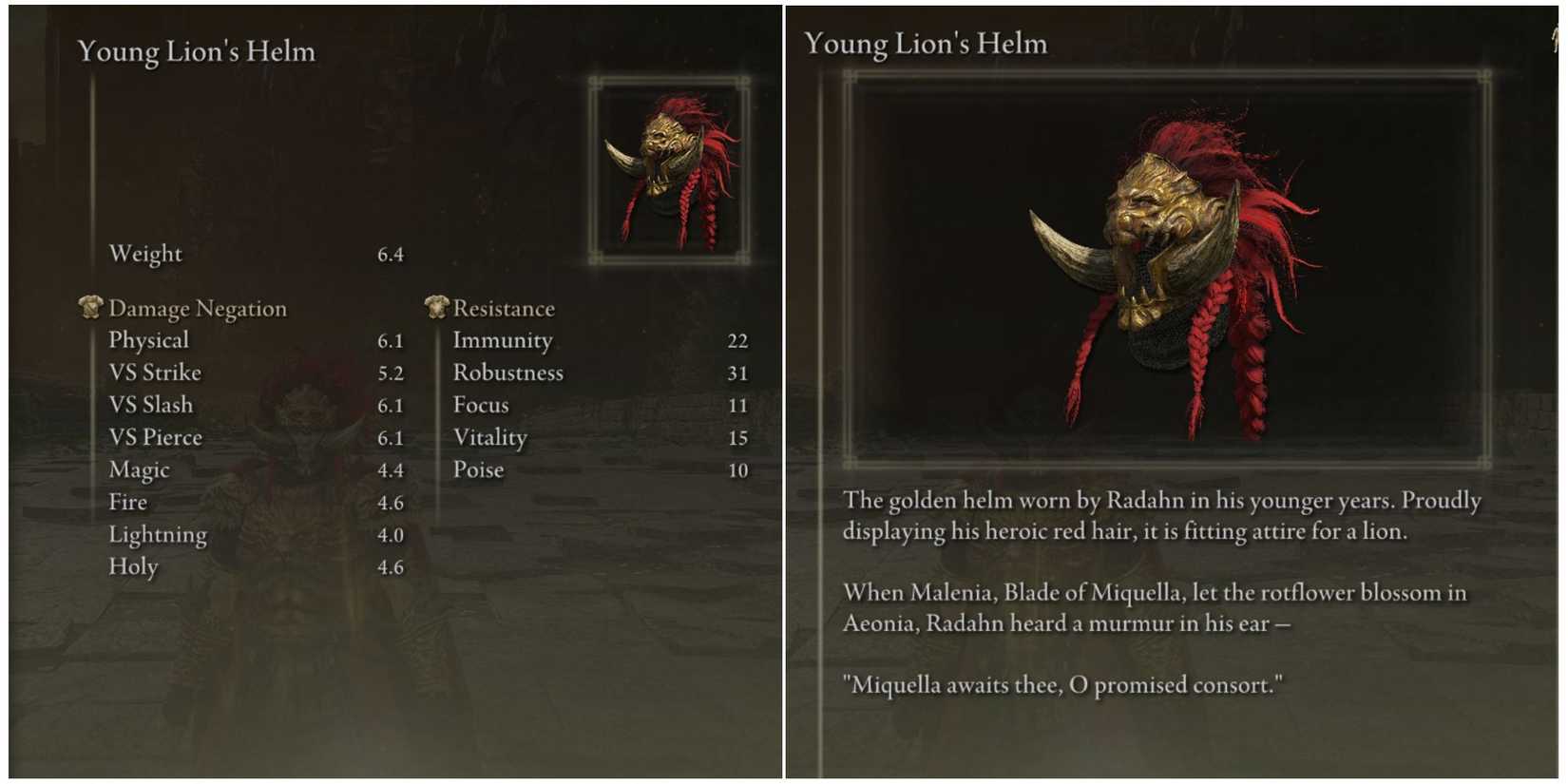Click the Young Lion's Helm title on left
This screenshot has width=1568, height=784.
[x=196, y=51]
